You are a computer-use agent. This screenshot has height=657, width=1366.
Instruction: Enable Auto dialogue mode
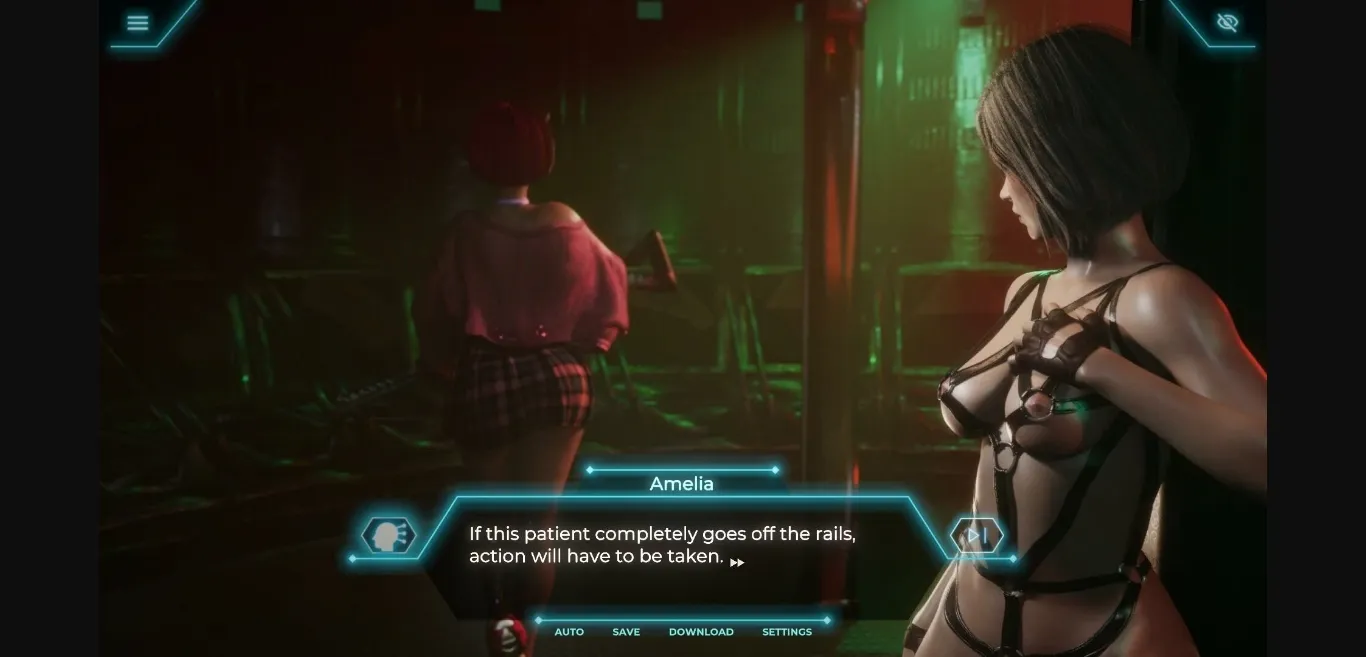[x=569, y=632]
